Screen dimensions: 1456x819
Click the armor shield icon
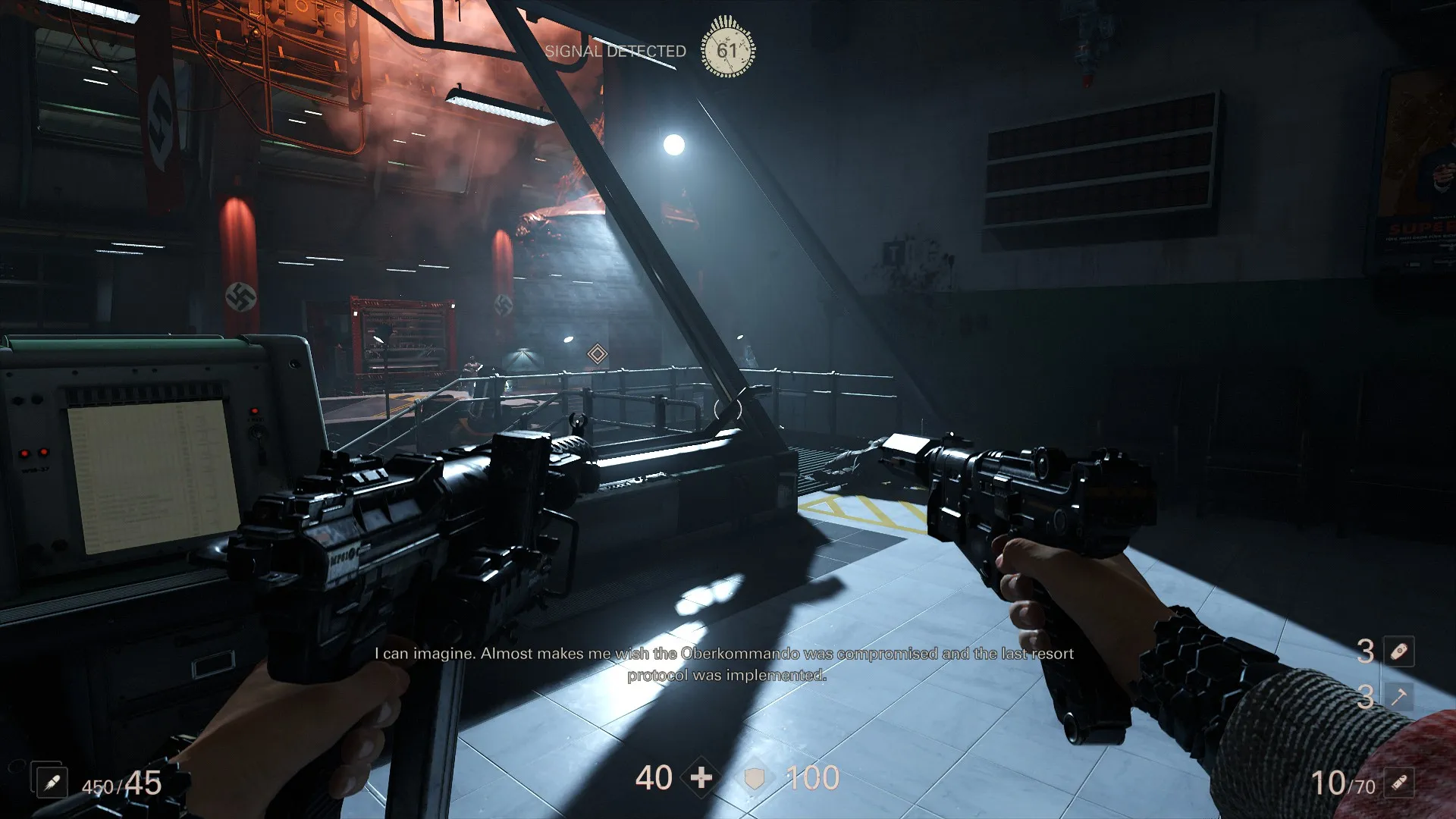[755, 778]
